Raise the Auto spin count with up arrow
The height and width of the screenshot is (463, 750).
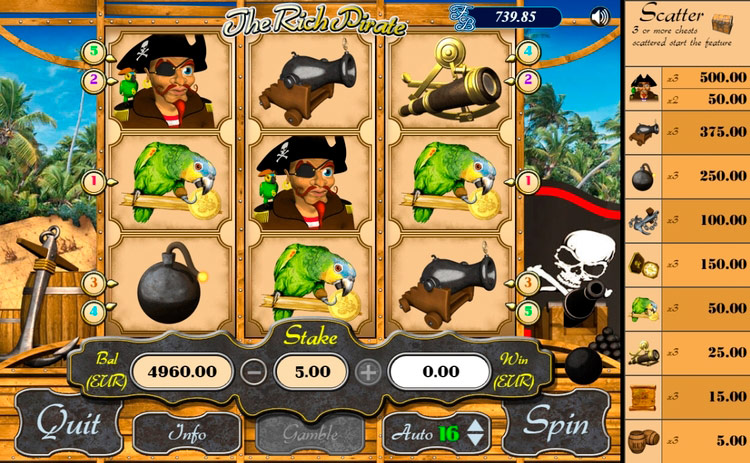coord(476,425)
